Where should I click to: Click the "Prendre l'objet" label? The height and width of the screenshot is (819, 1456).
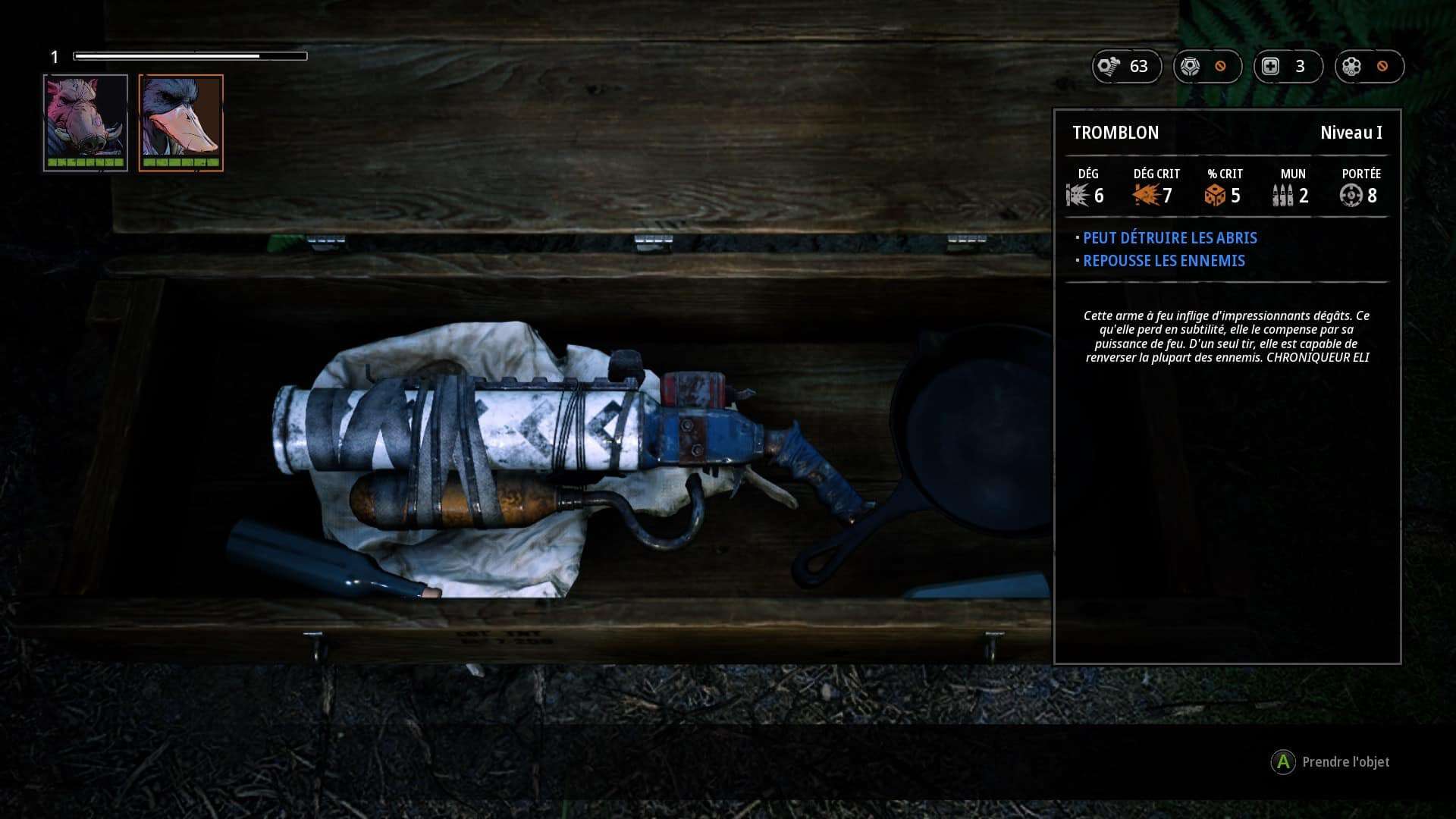tap(1345, 762)
